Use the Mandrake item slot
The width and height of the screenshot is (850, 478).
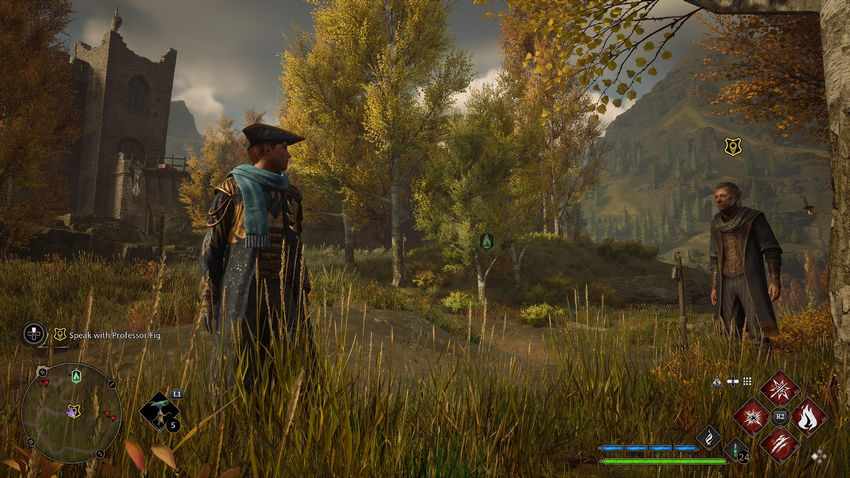point(158,409)
